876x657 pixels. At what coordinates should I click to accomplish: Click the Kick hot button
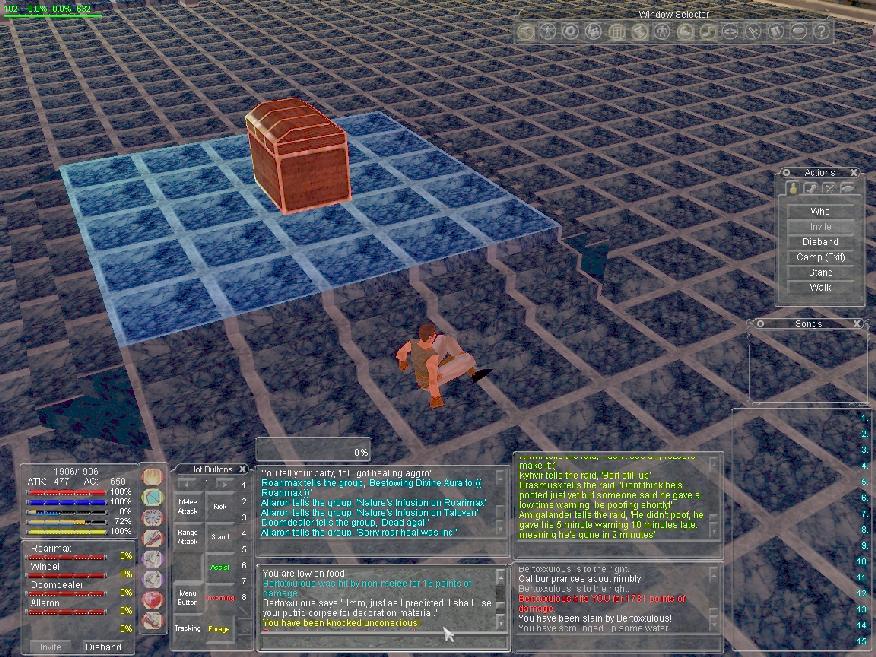point(220,506)
